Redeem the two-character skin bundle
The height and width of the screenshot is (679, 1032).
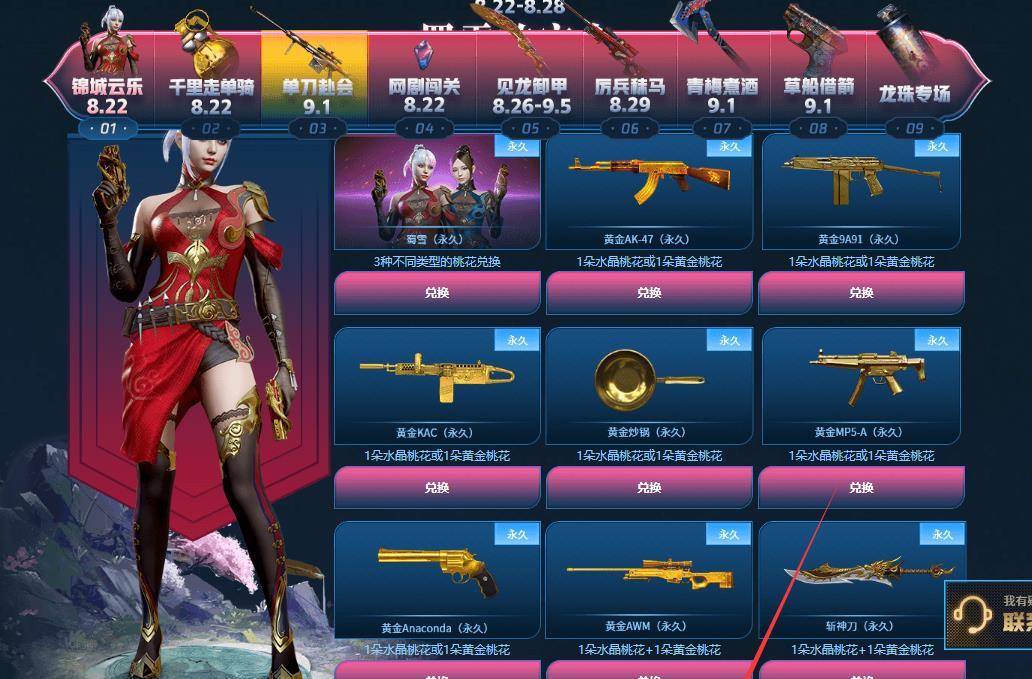point(437,293)
